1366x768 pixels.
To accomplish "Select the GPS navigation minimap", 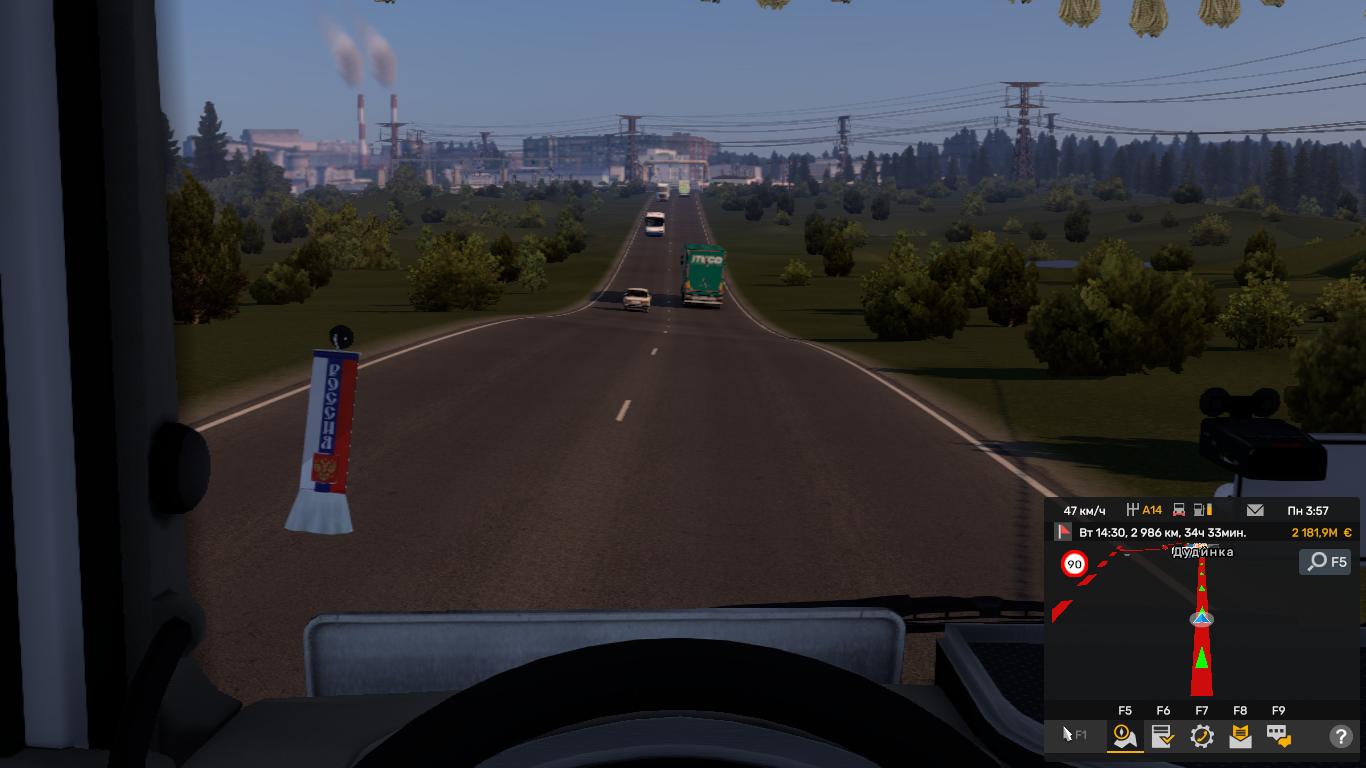I will click(1200, 625).
